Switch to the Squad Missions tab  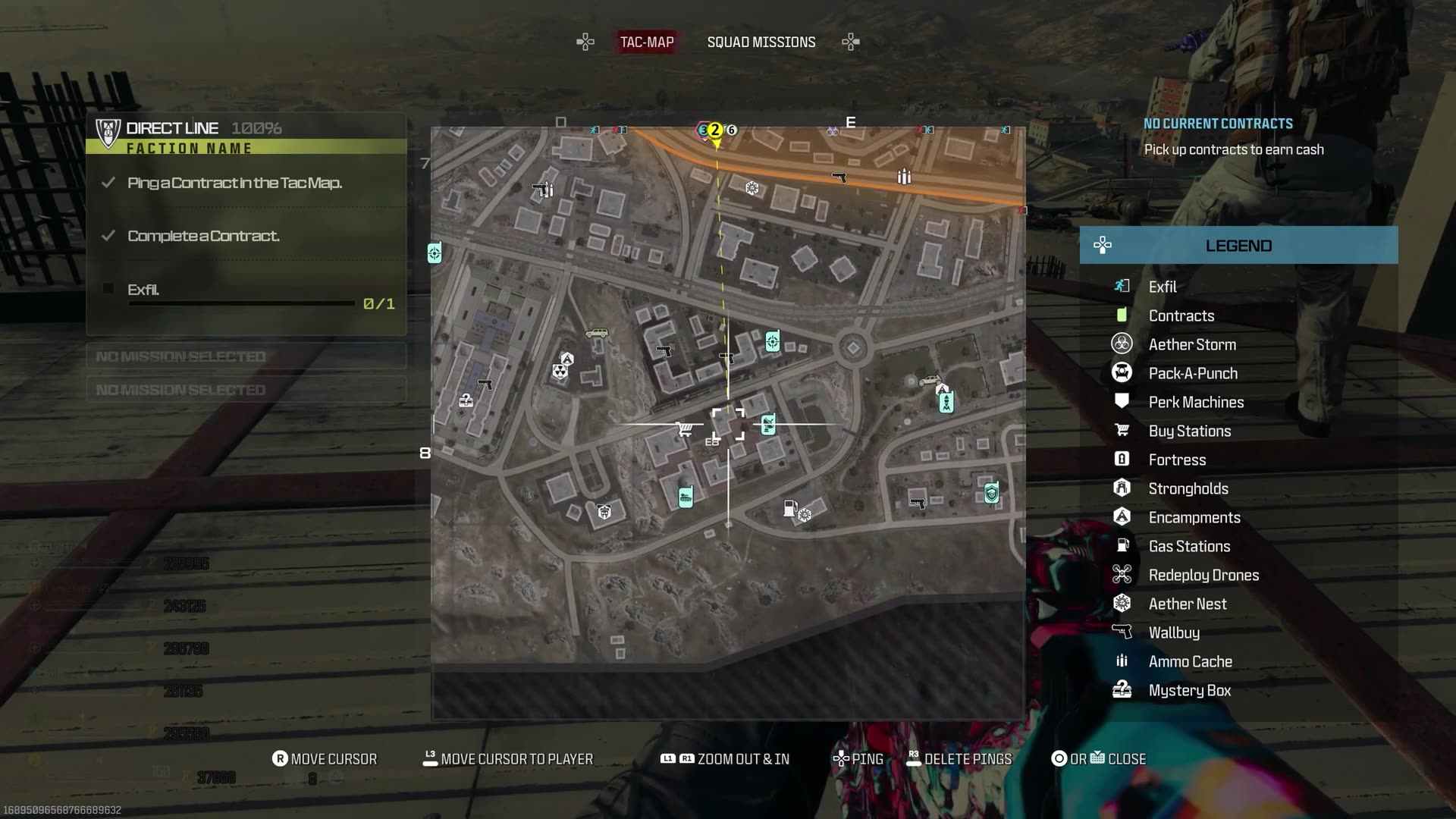point(761,42)
